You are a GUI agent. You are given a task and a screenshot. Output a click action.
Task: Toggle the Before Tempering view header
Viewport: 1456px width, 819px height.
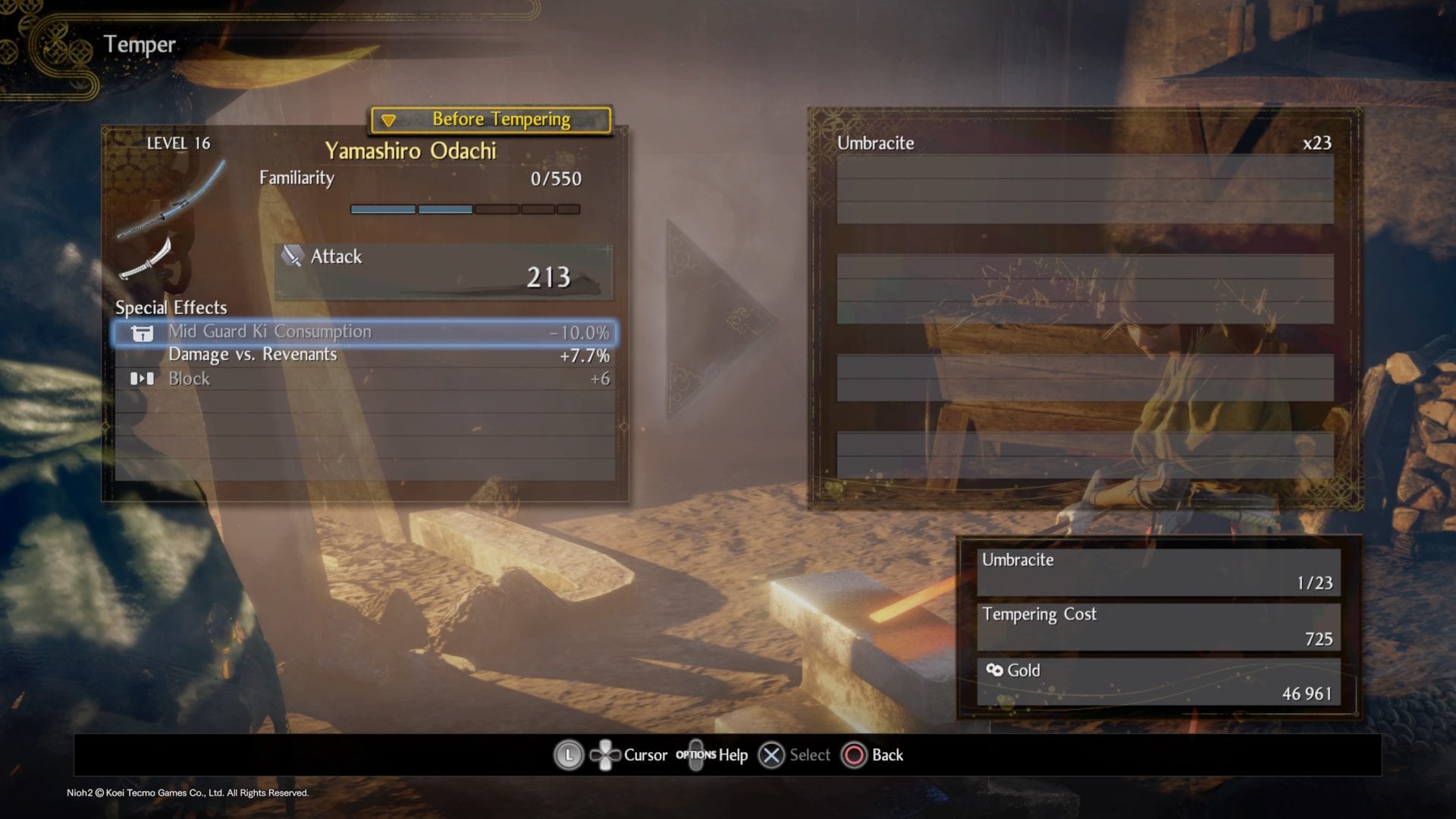click(x=491, y=120)
